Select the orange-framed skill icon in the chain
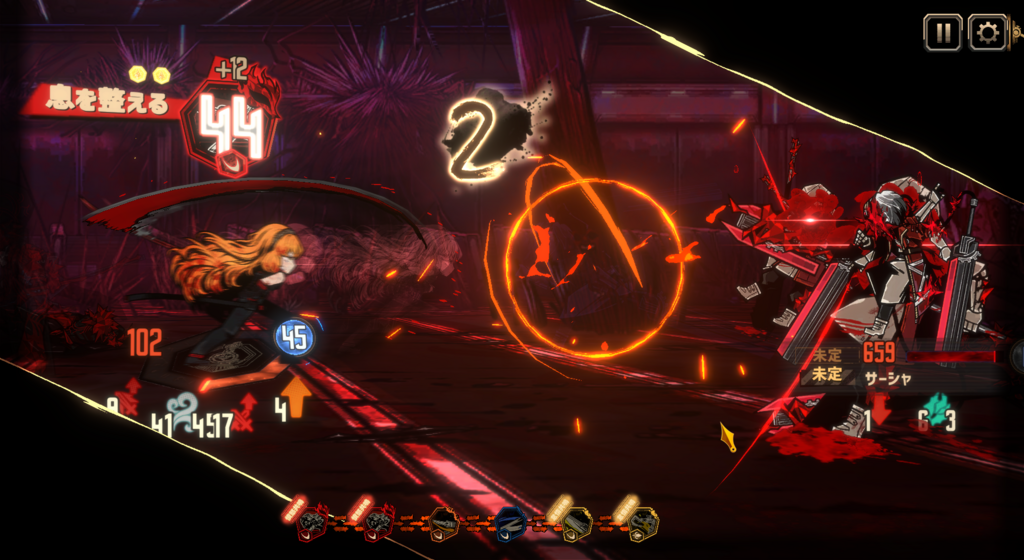This screenshot has width=1024, height=560. click(x=445, y=522)
